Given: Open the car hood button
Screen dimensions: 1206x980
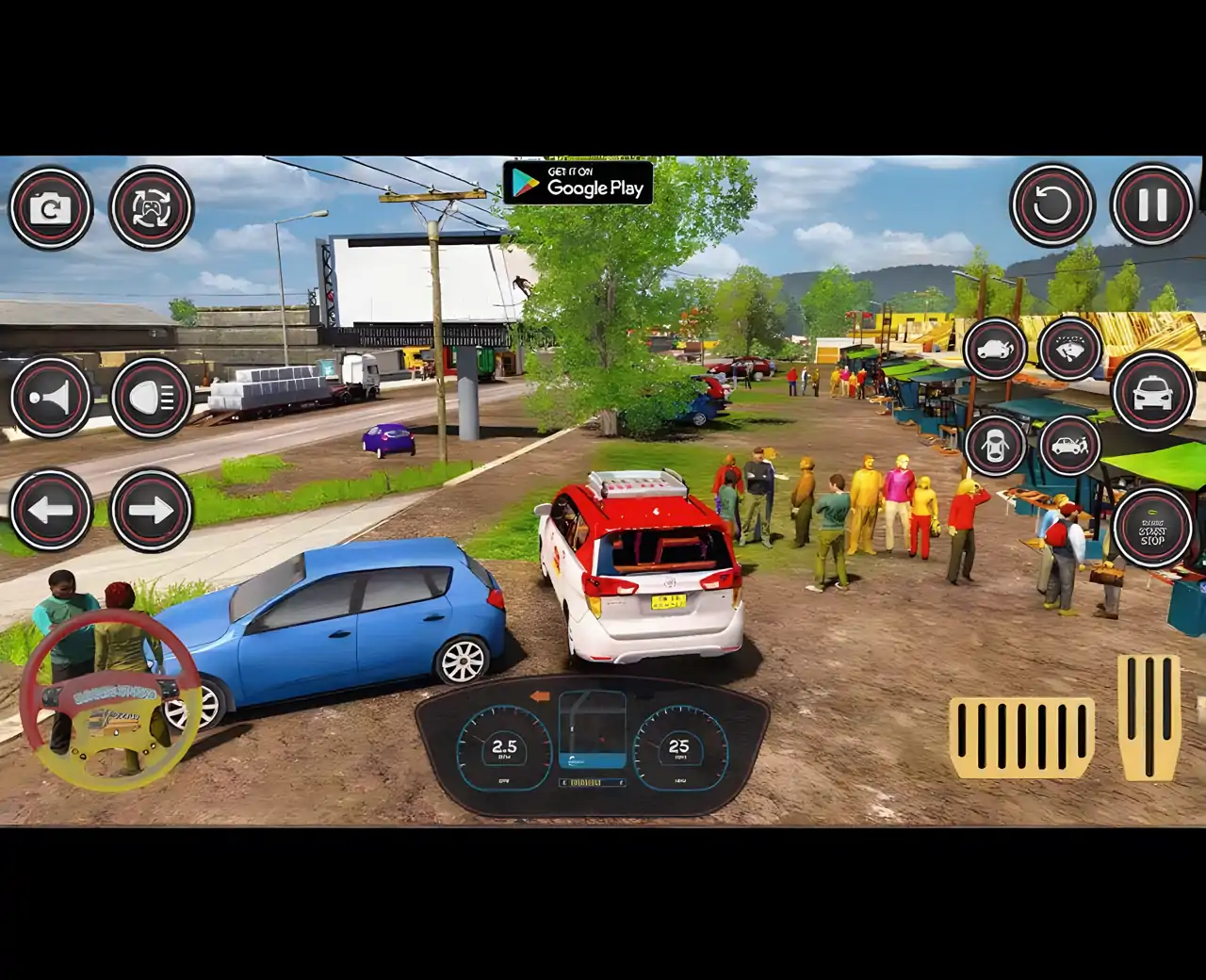Looking at the screenshot, I should click(995, 349).
